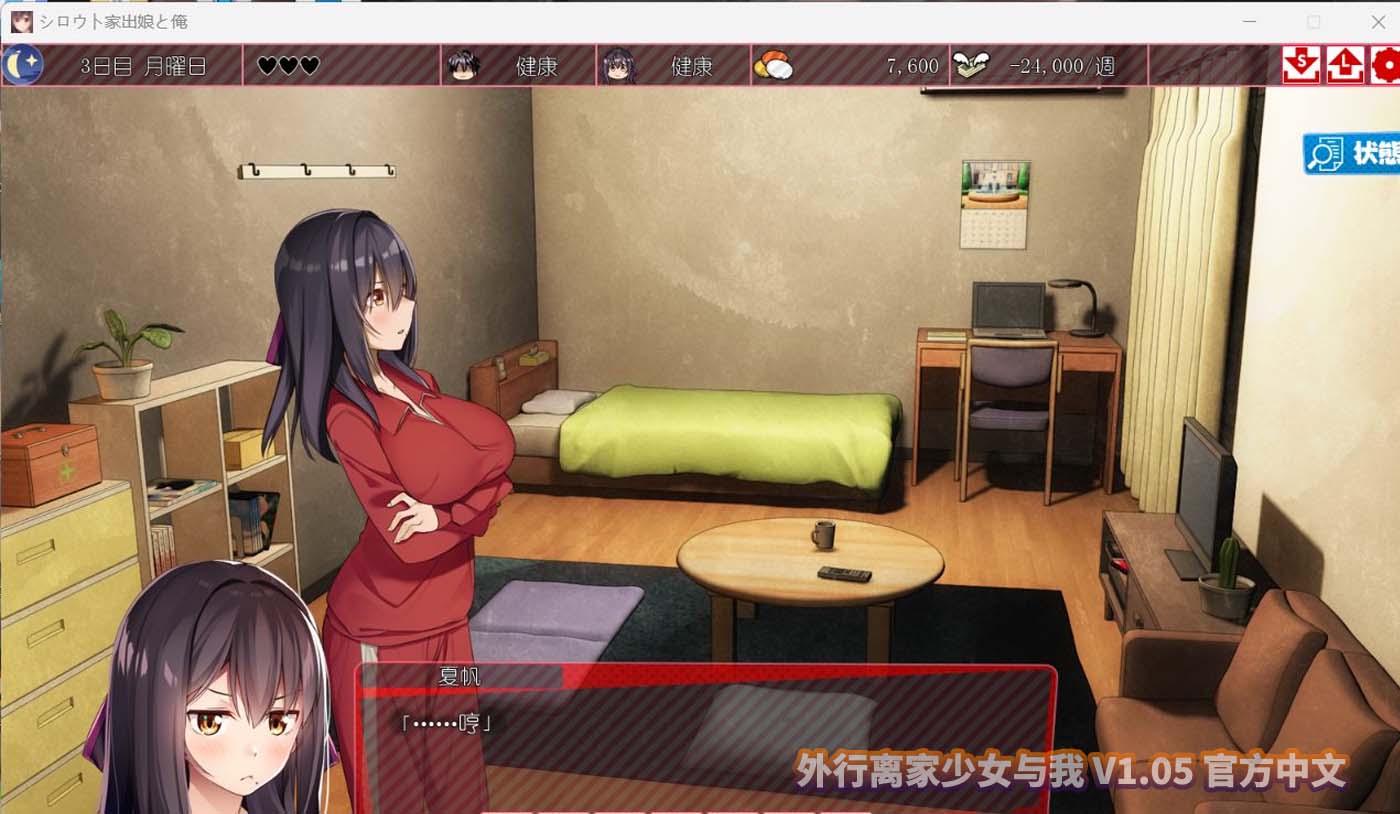Viewport: 1400px width, 814px height.
Task: Open the settings gear icon
Action: pos(1388,66)
